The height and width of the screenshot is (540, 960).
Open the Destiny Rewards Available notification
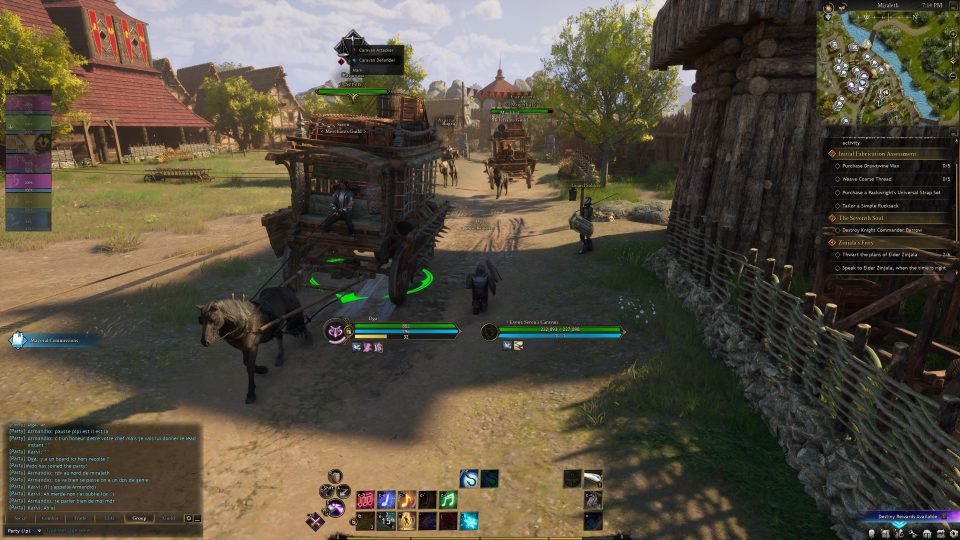pos(908,516)
